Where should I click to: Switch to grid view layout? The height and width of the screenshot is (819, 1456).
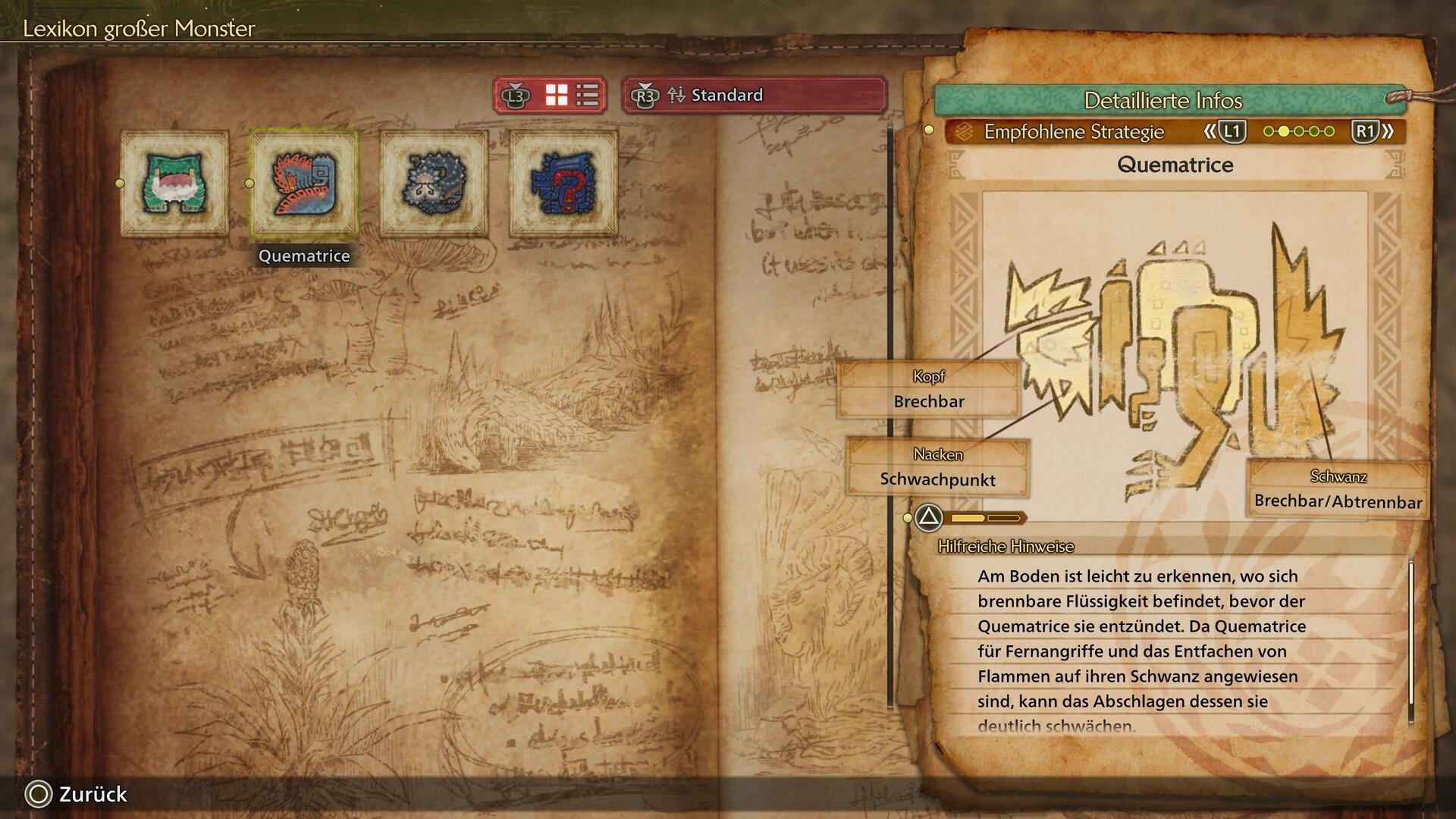(557, 96)
